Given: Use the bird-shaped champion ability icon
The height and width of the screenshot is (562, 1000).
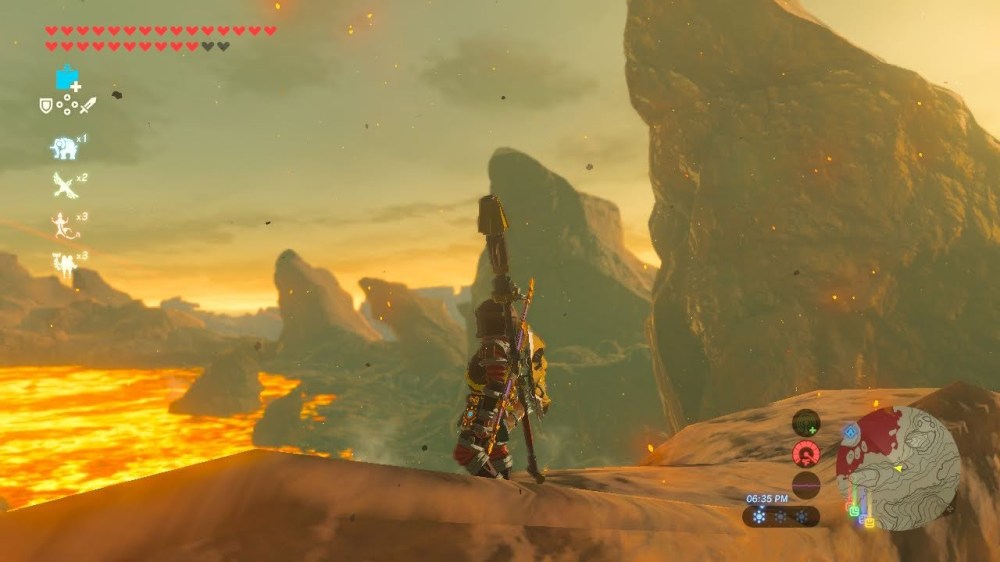Looking at the screenshot, I should (65, 185).
